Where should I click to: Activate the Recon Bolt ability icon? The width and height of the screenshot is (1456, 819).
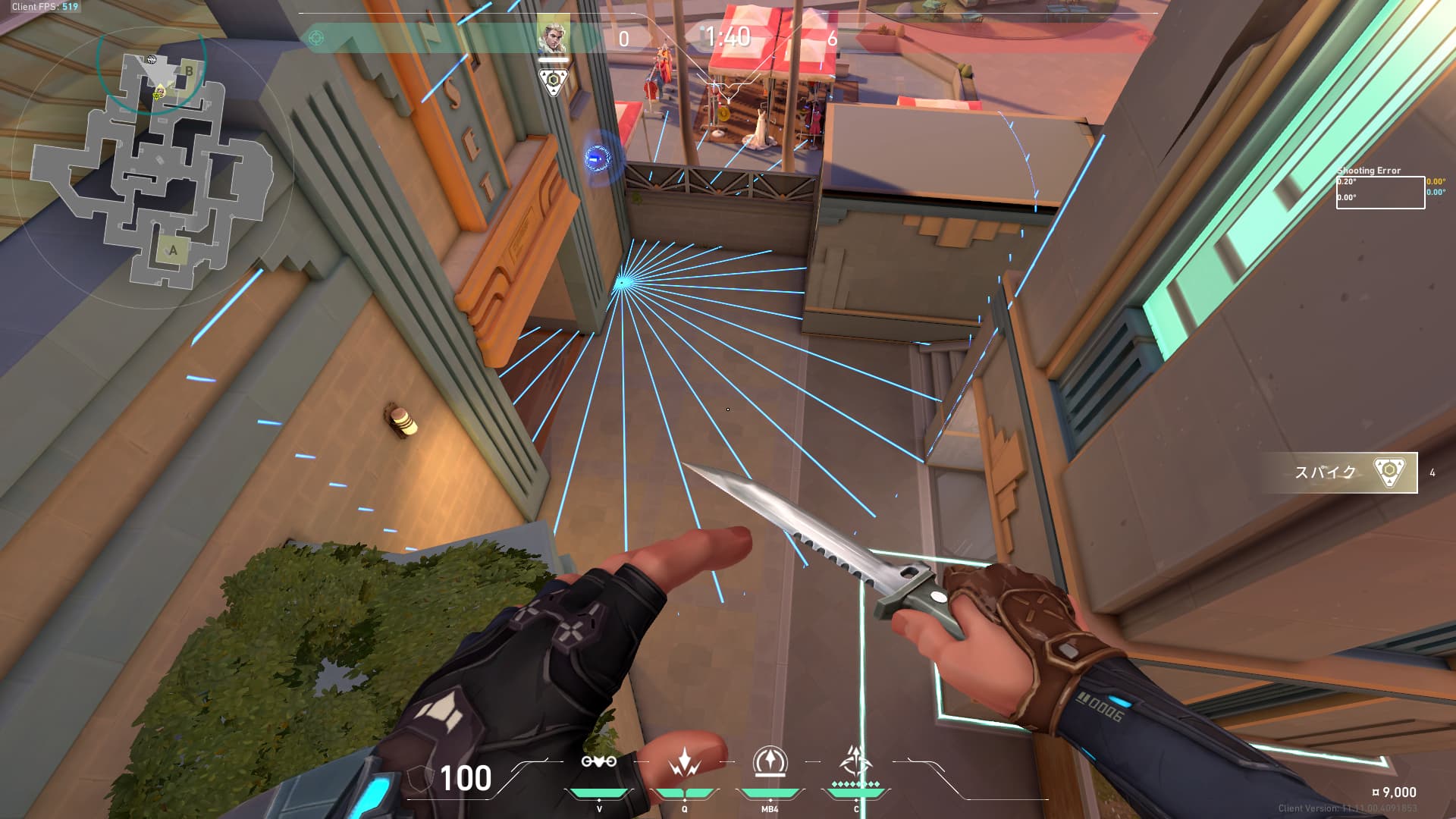coord(770,761)
